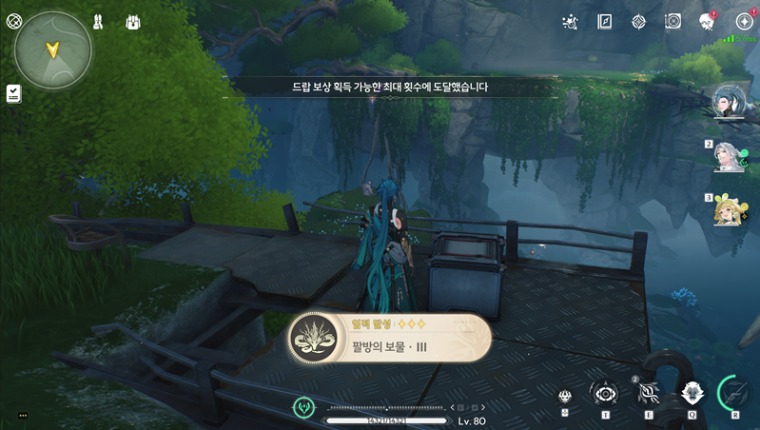Activate the teal ring resonance liberation icon

(x=734, y=392)
